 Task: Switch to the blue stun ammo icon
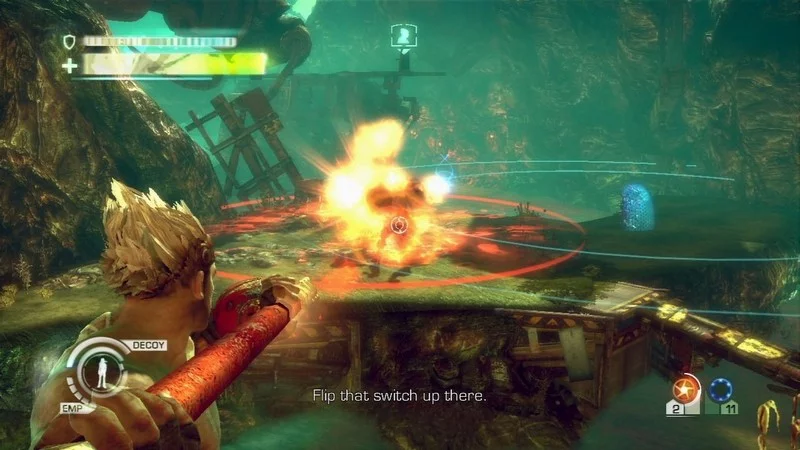pyautogui.click(x=721, y=389)
